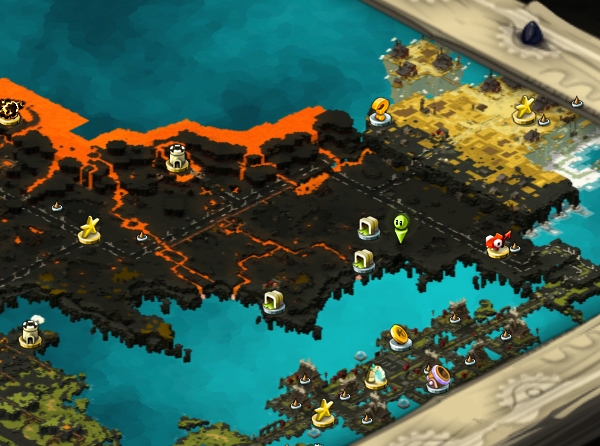Viewport: 600px width, 446px height.
Task: Select the purple snail shell marker
Action: coord(438,377)
